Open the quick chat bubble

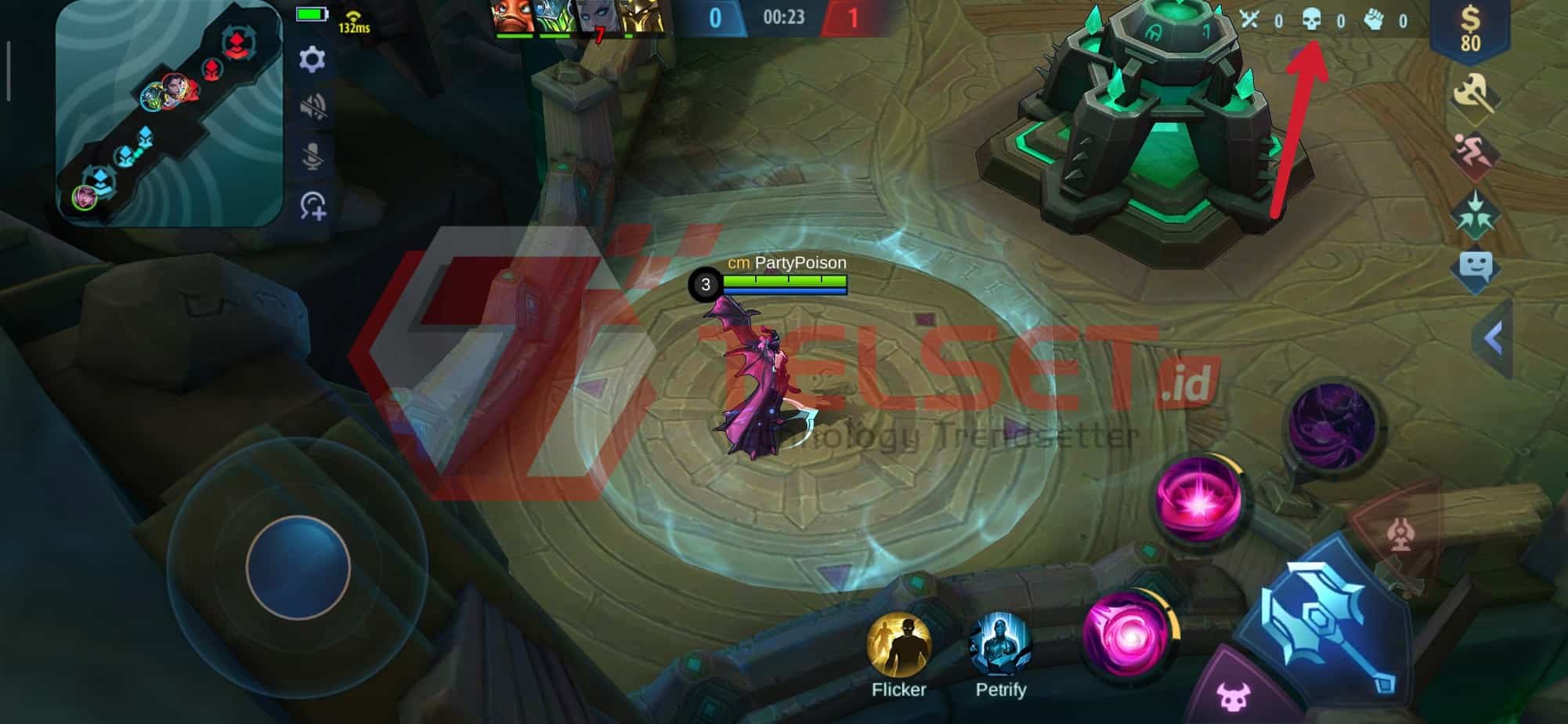(1475, 269)
